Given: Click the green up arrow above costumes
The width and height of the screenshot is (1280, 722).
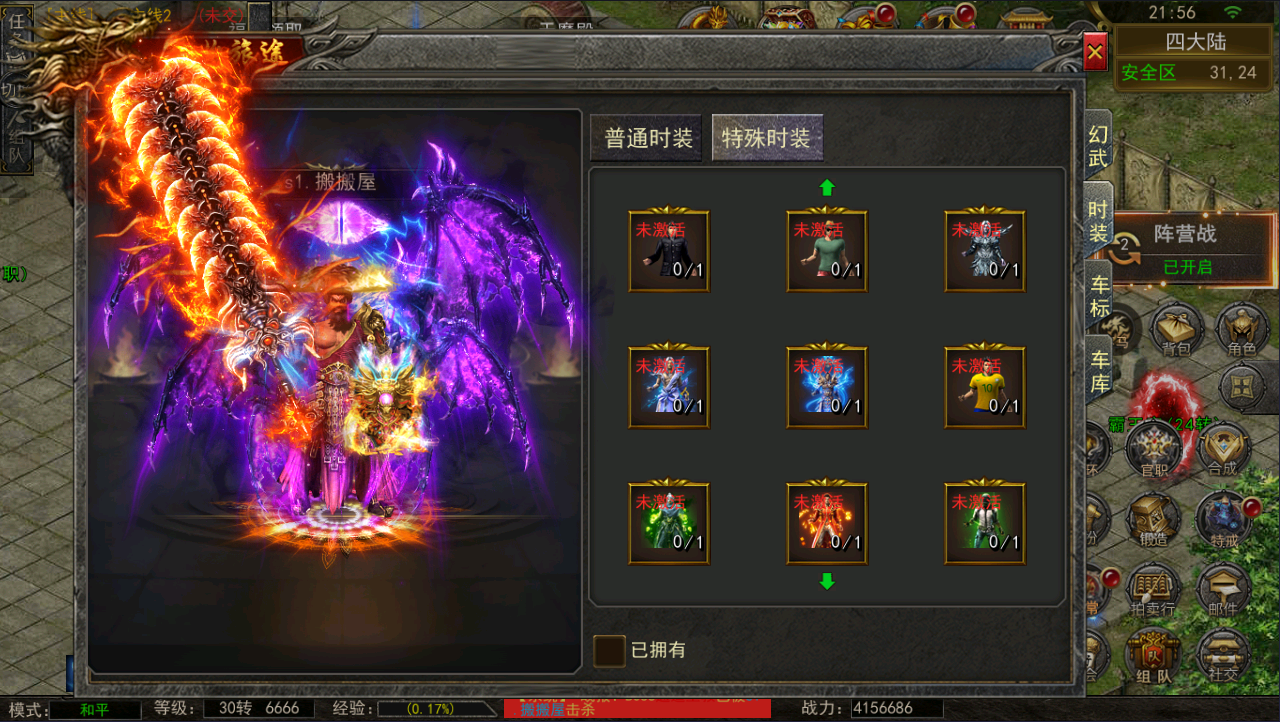Looking at the screenshot, I should [x=827, y=185].
